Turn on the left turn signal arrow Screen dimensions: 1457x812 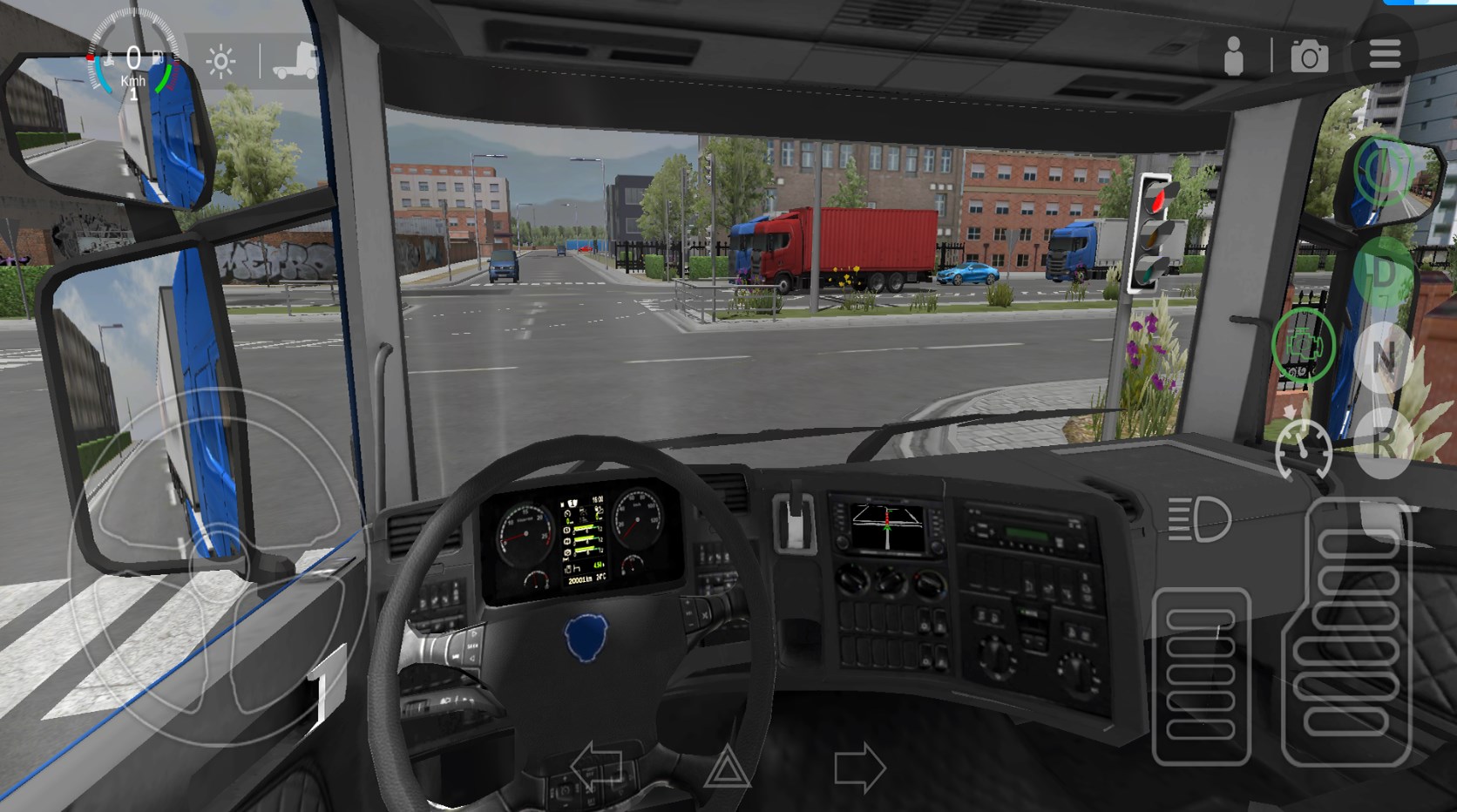[x=597, y=768]
